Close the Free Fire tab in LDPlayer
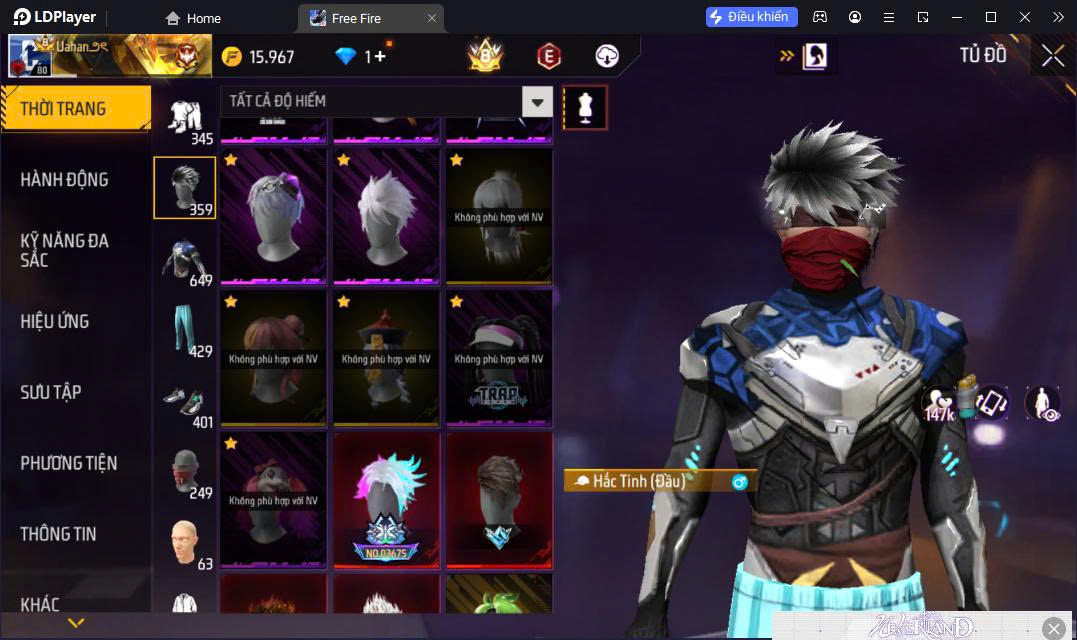This screenshot has width=1077, height=640. point(432,18)
